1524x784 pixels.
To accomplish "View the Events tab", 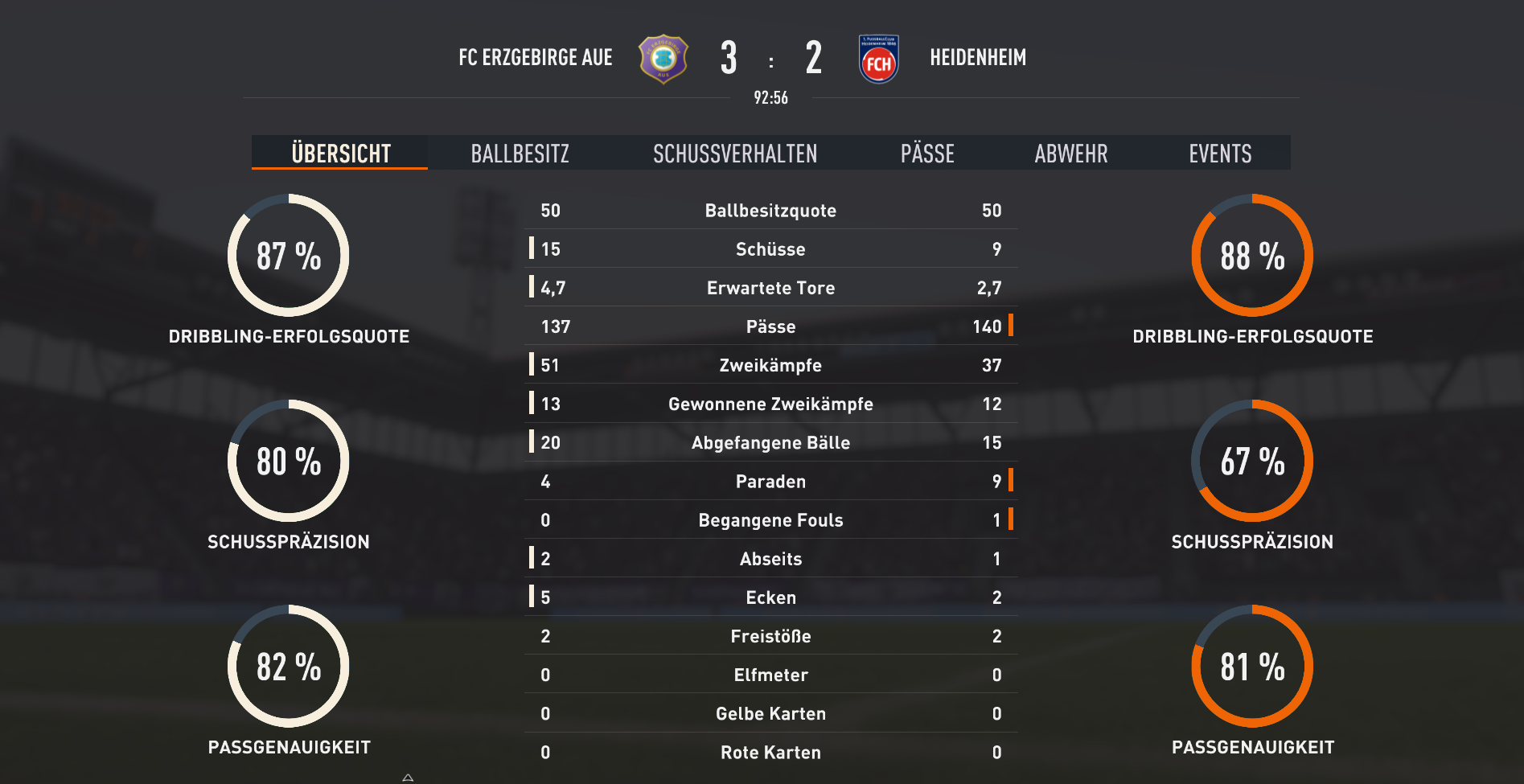I will [x=1219, y=154].
